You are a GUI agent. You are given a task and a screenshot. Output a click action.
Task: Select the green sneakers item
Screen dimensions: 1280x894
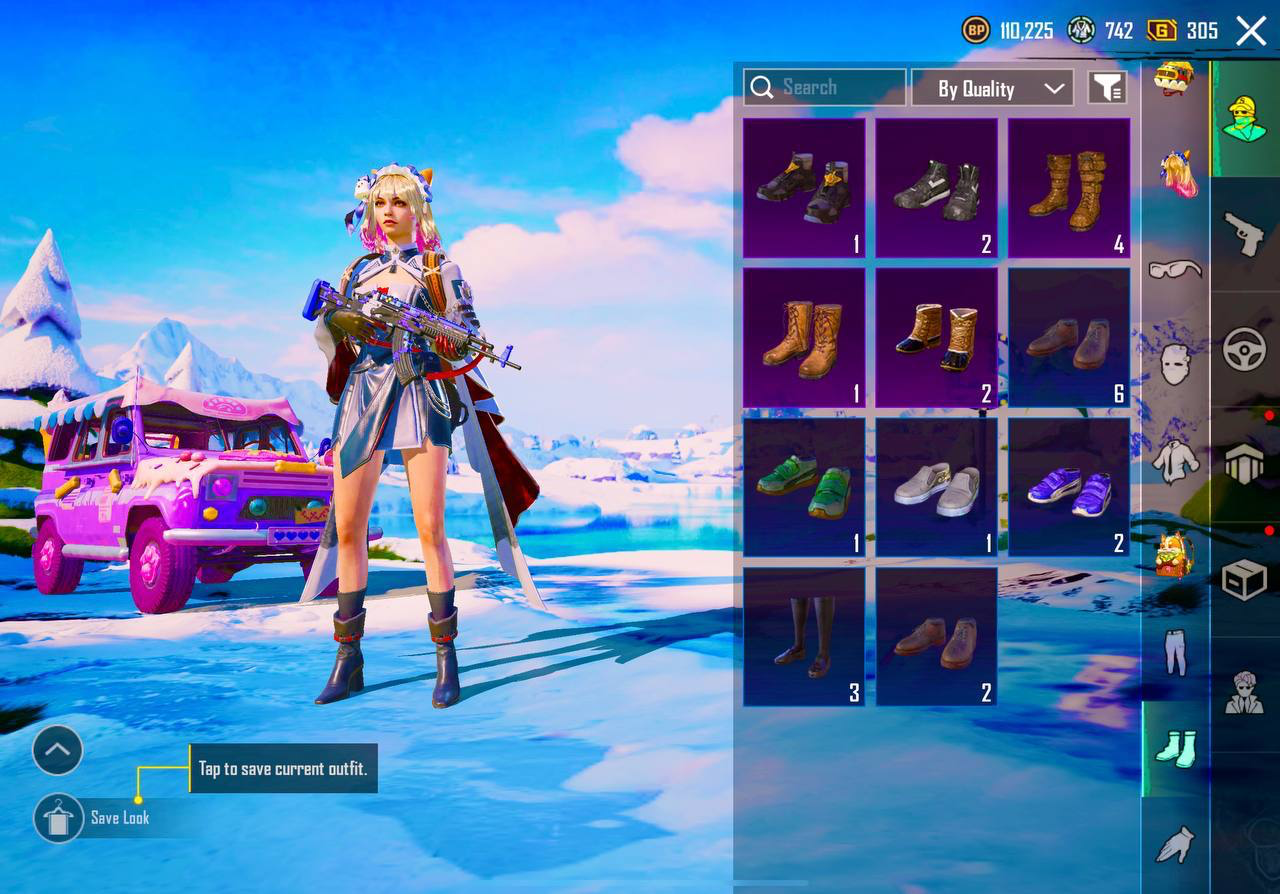804,487
